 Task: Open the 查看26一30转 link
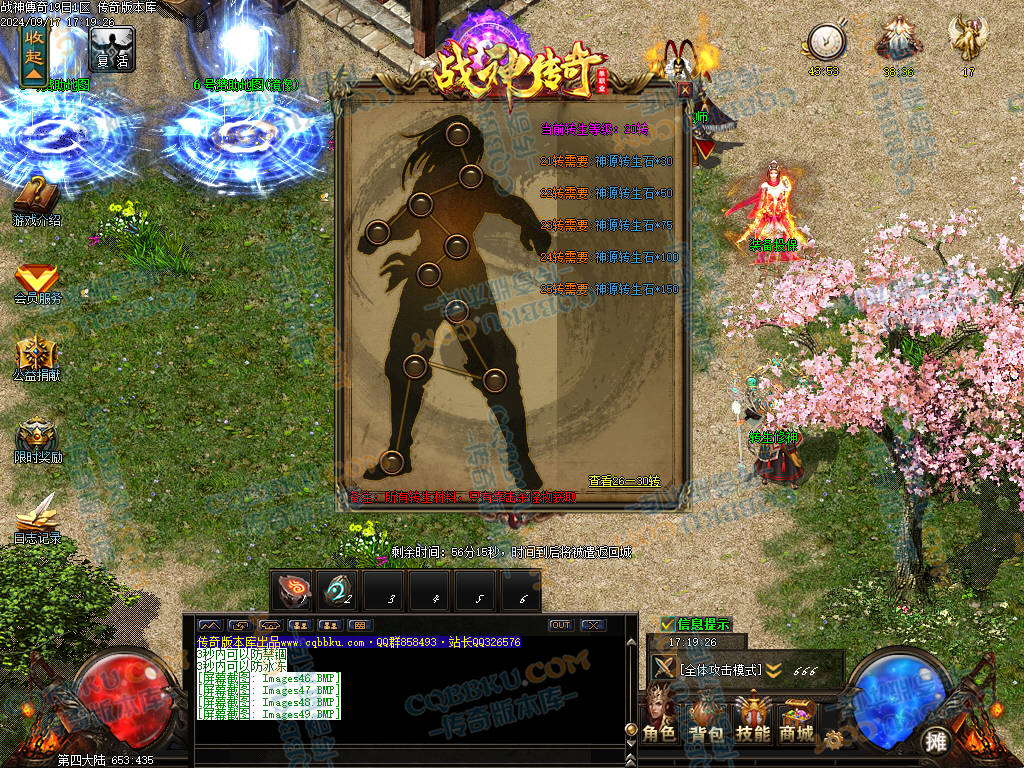[624, 481]
